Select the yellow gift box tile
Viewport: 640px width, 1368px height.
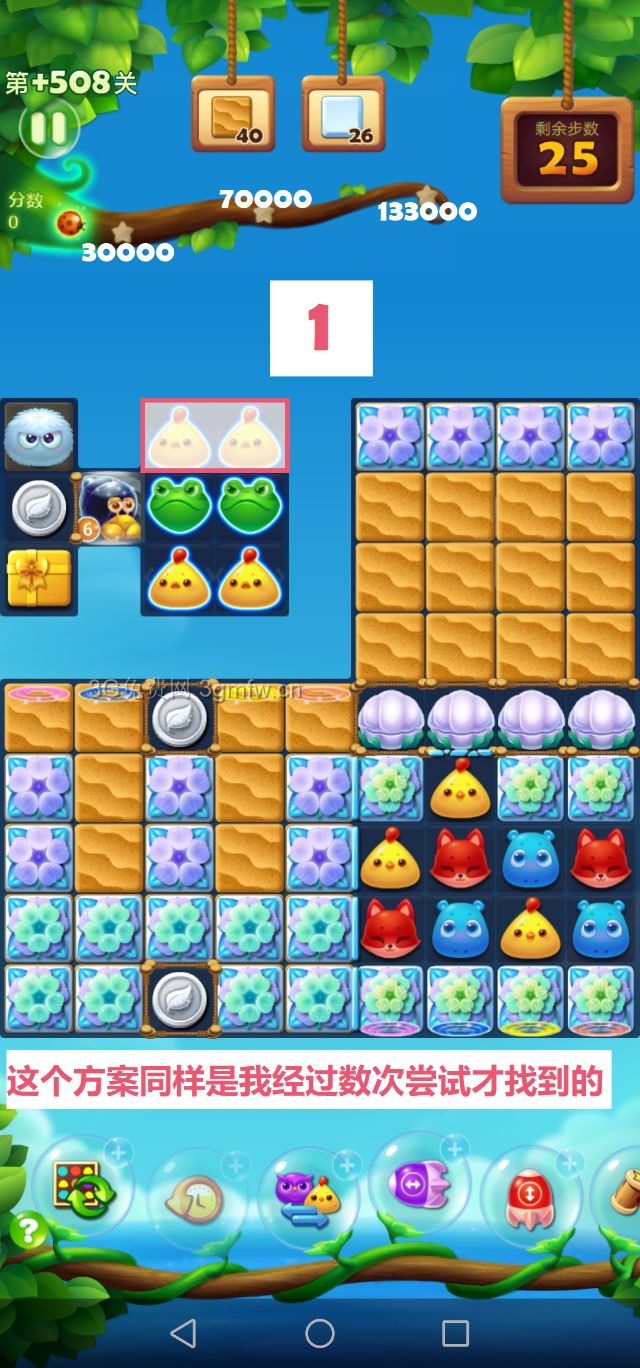point(39,578)
